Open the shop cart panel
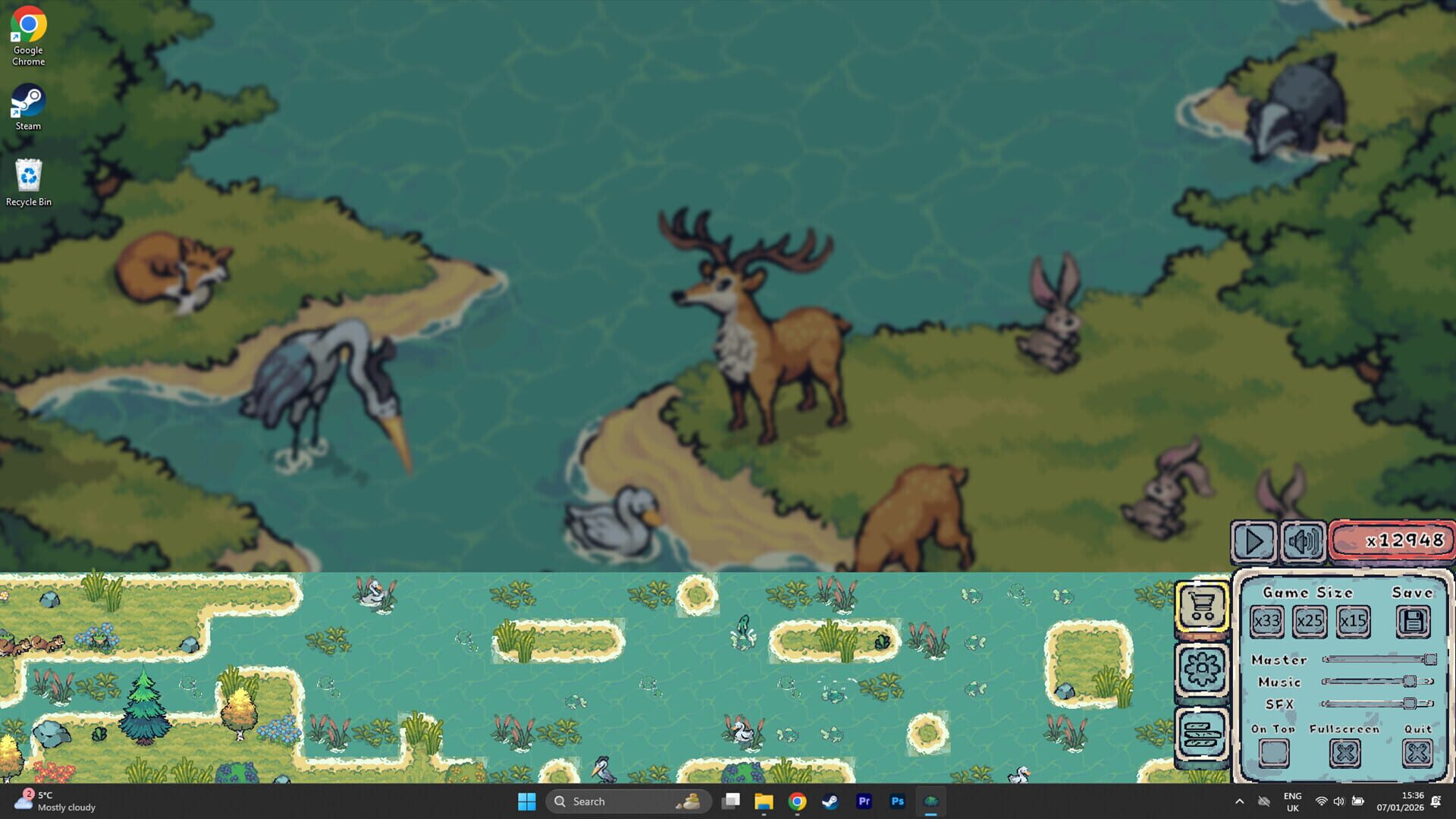Viewport: 1456px width, 819px height. (1203, 607)
